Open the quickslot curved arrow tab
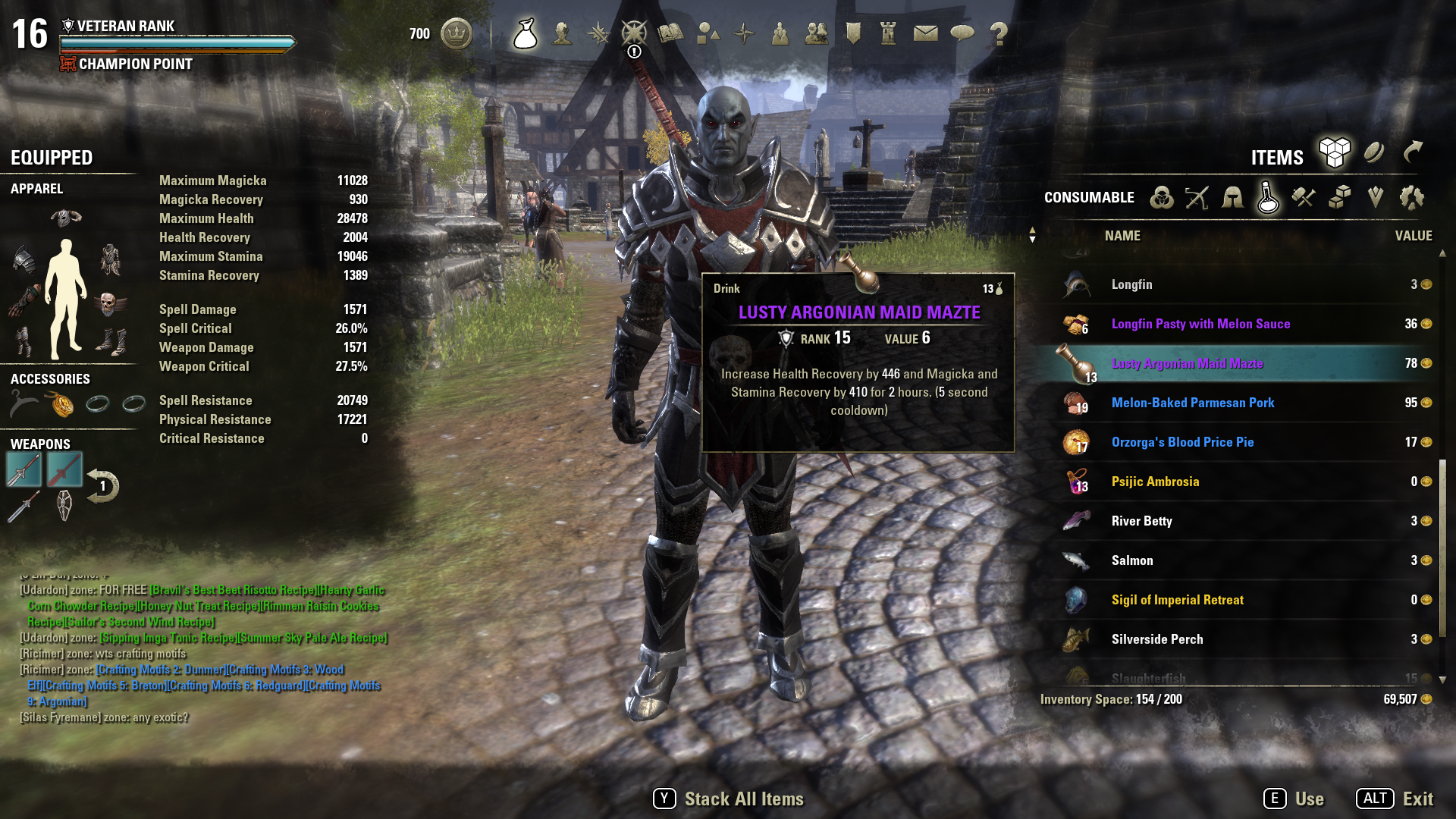 click(1412, 152)
